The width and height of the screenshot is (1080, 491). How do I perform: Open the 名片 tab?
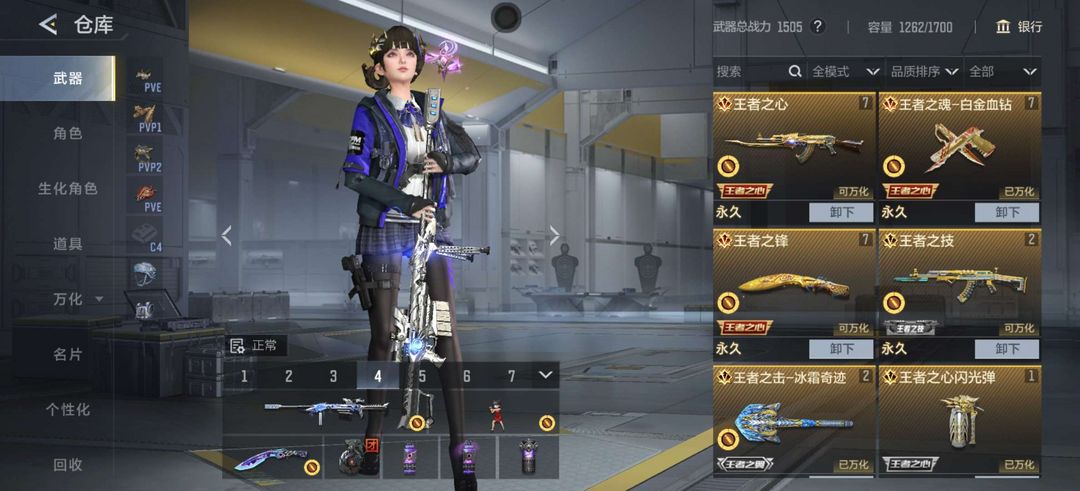tap(68, 354)
